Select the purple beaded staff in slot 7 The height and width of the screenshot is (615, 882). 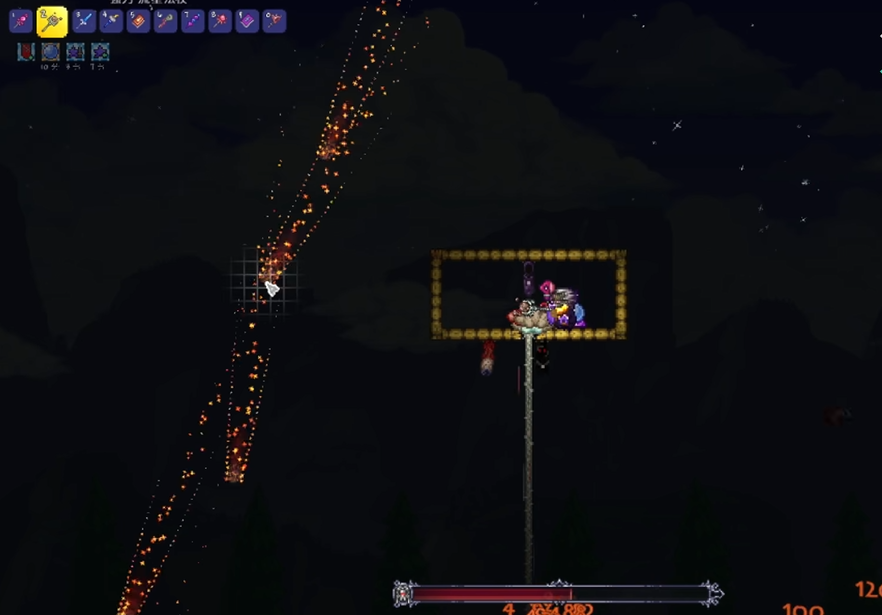192,21
